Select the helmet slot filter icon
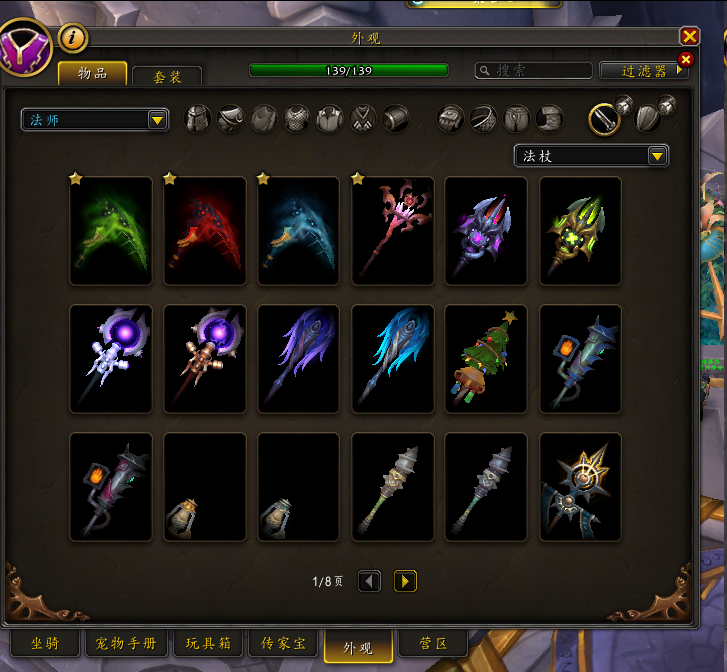This screenshot has height=672, width=727. click(x=199, y=119)
